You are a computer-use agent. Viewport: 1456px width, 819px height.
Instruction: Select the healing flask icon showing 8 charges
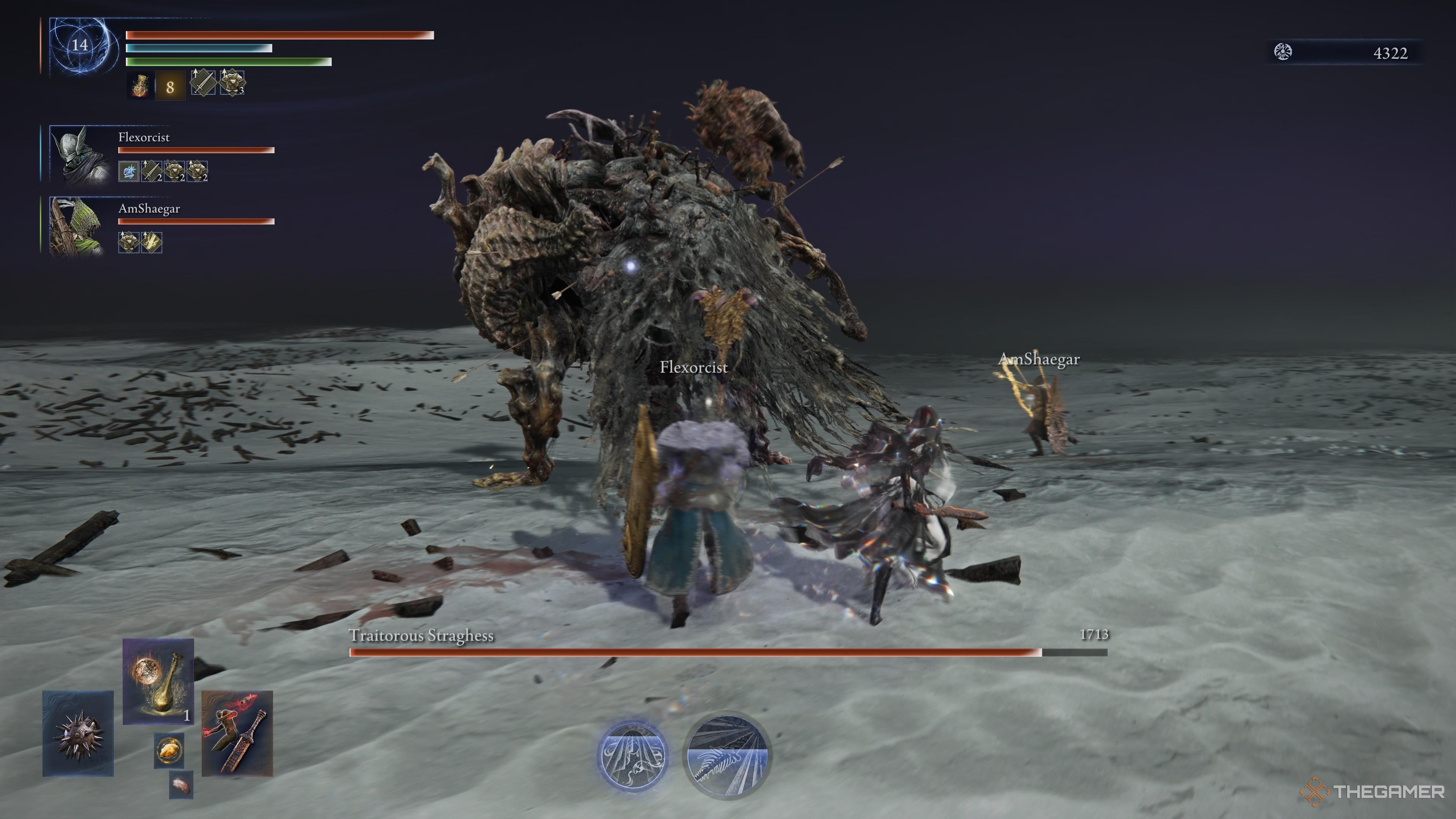point(140,86)
